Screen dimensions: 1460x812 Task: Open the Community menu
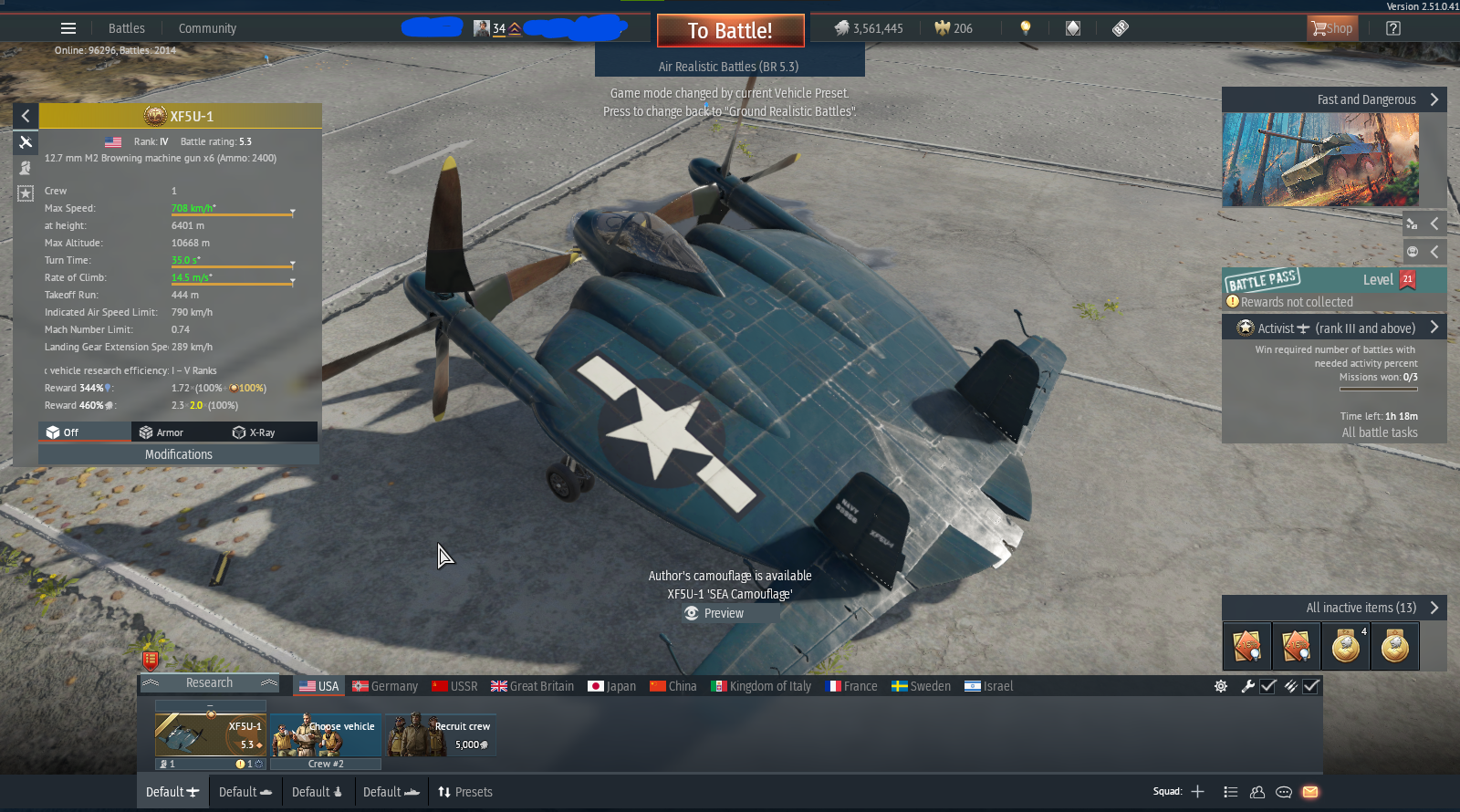pyautogui.click(x=207, y=28)
